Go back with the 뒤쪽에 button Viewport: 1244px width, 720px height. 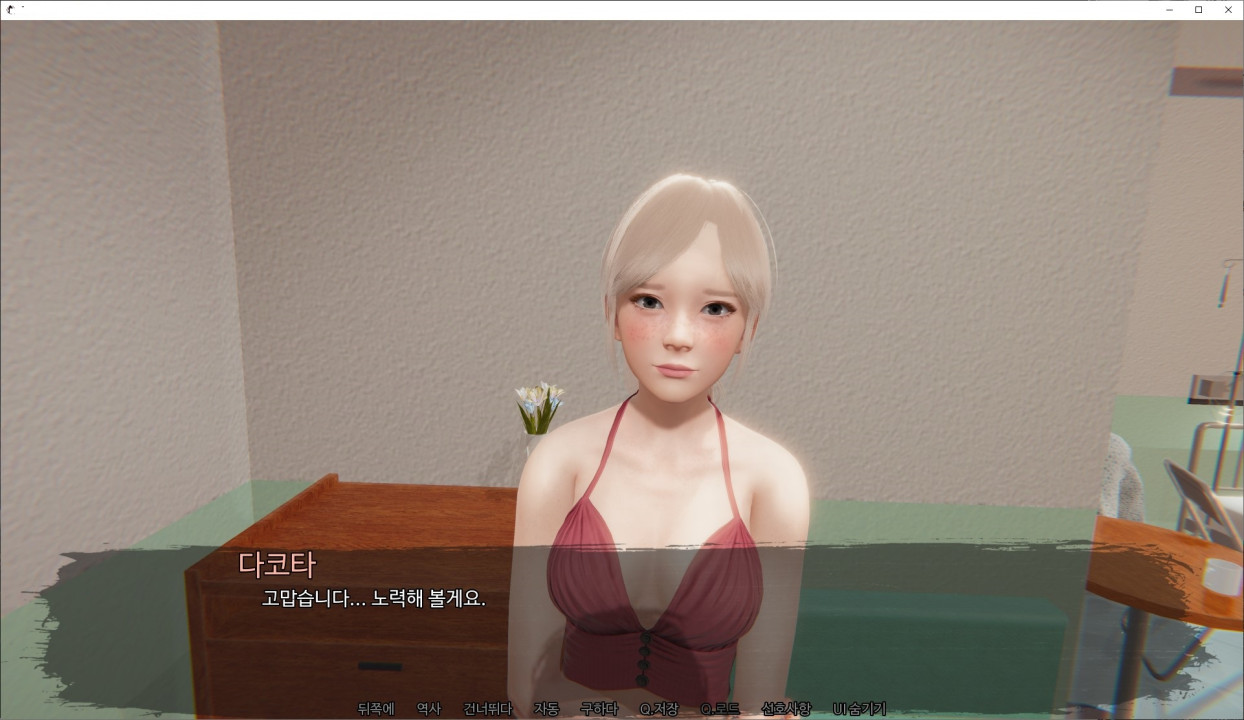[x=376, y=709]
